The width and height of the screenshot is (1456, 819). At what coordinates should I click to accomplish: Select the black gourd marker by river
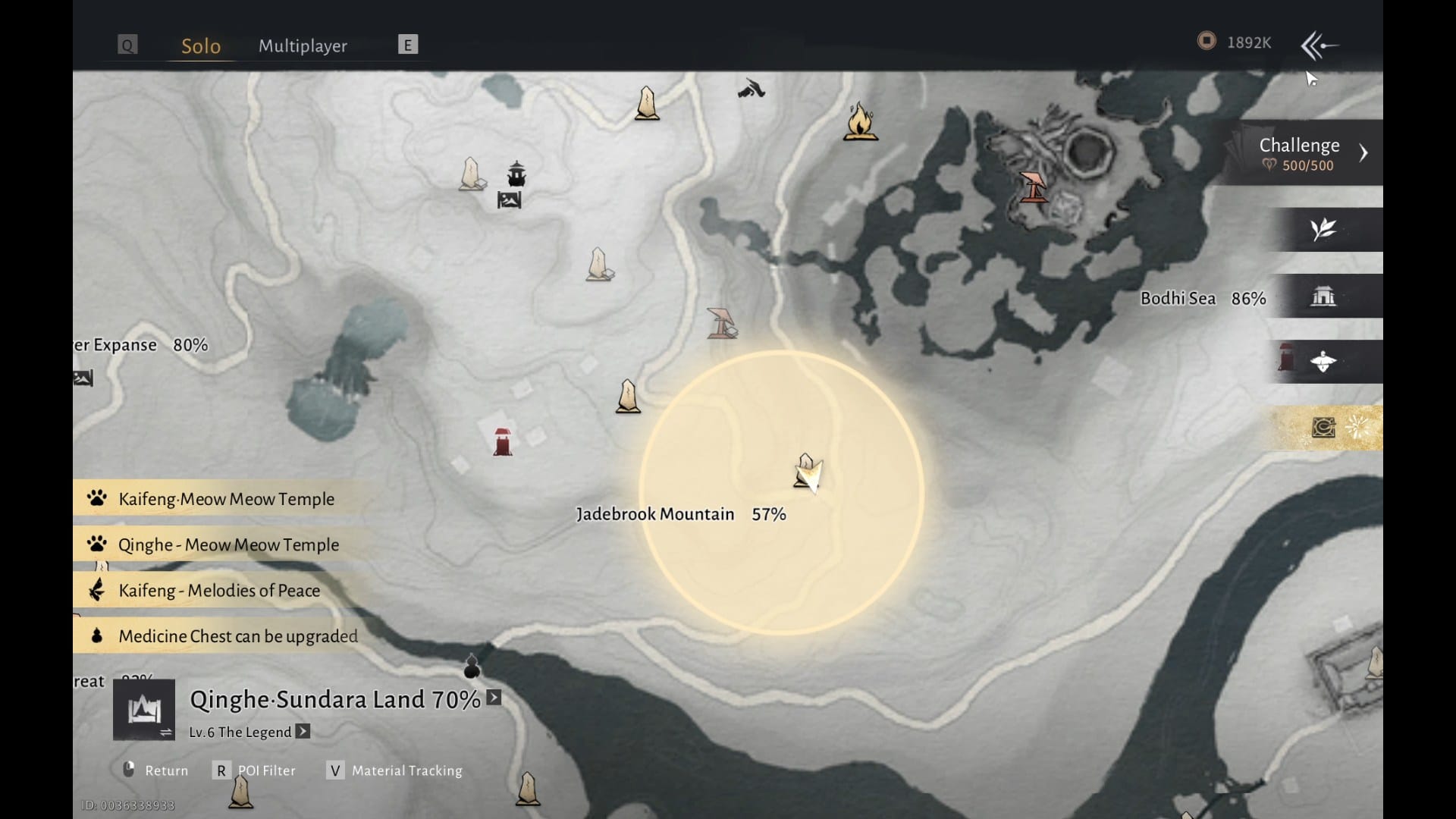[x=472, y=666]
